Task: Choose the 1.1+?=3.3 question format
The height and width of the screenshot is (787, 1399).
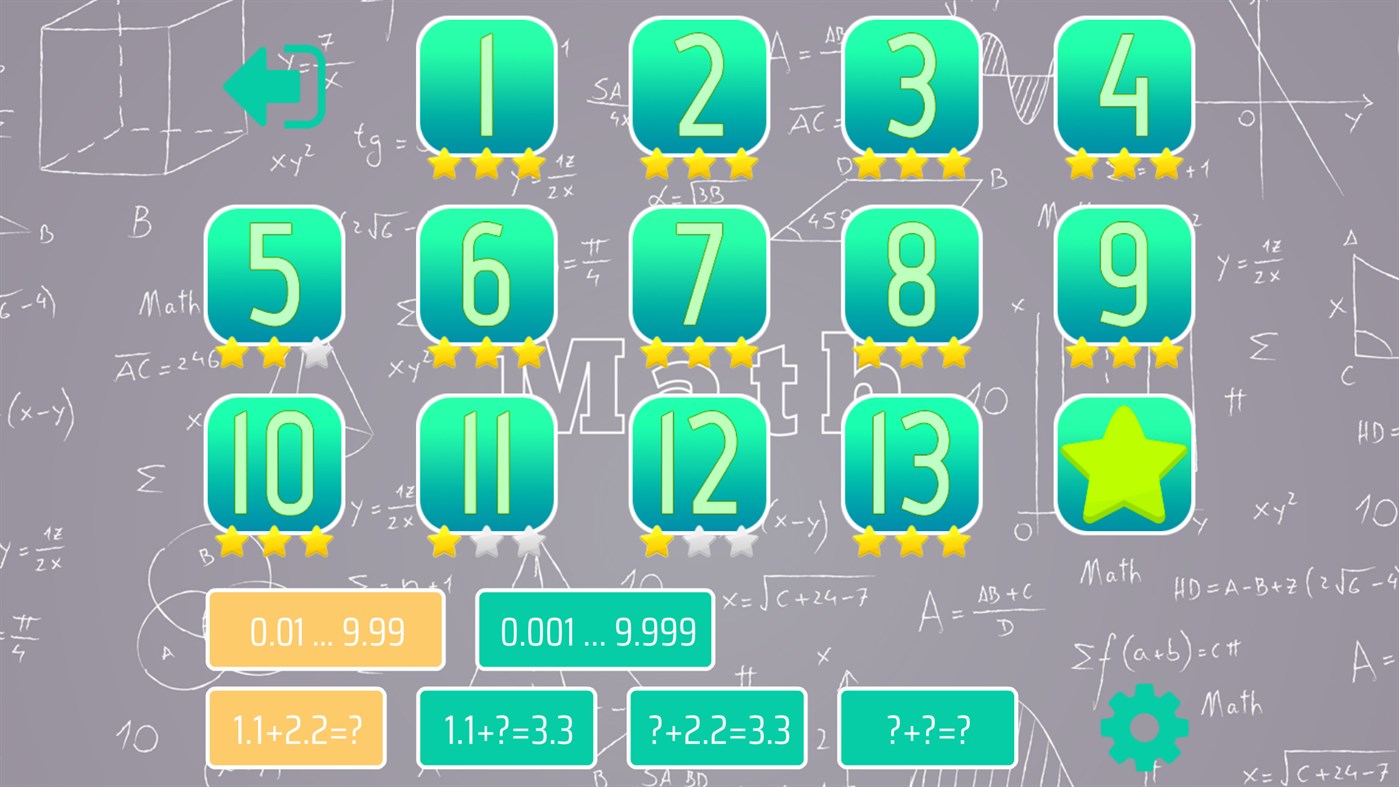Action: 506,728
